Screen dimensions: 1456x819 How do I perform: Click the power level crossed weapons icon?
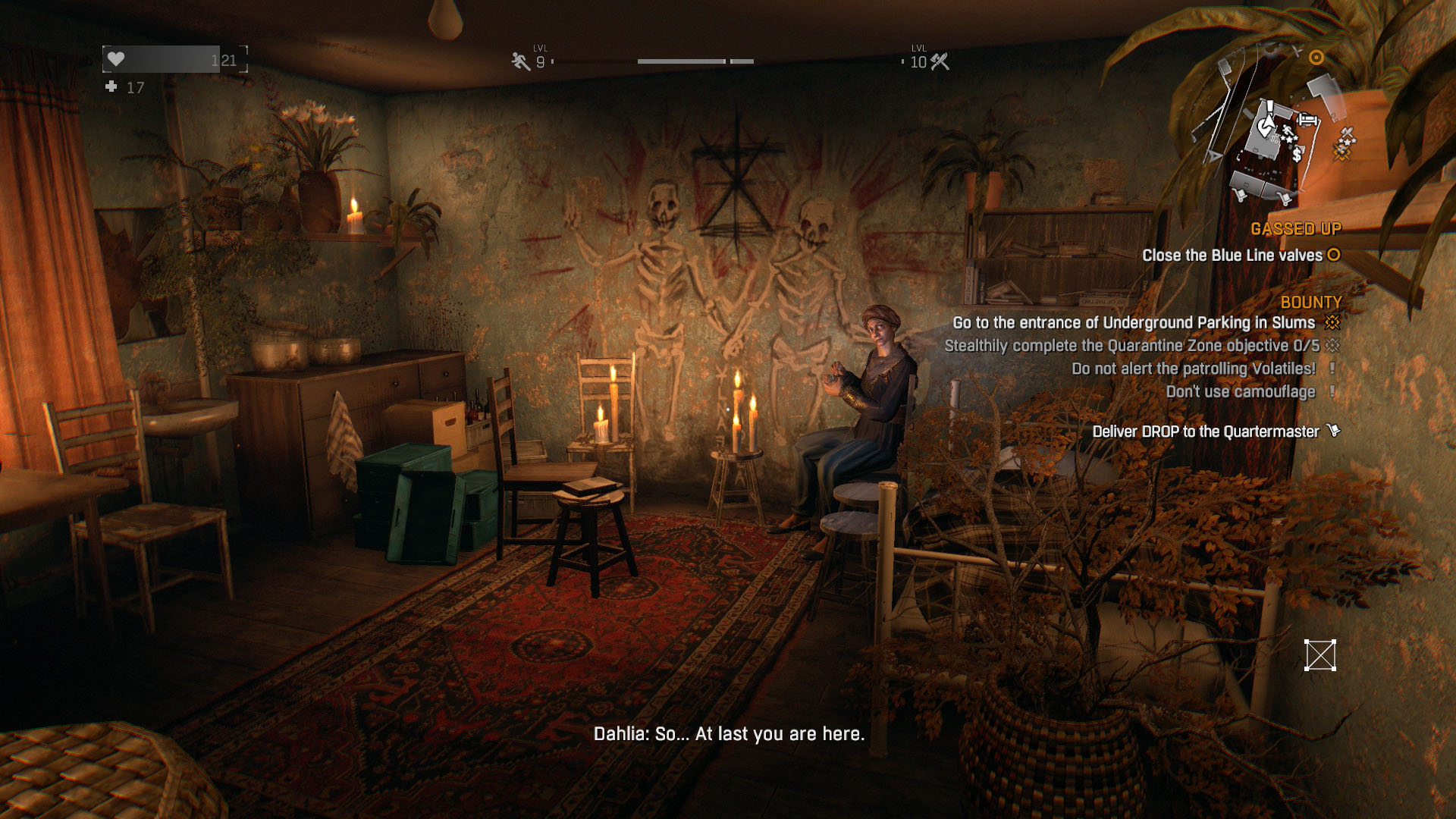click(x=940, y=61)
